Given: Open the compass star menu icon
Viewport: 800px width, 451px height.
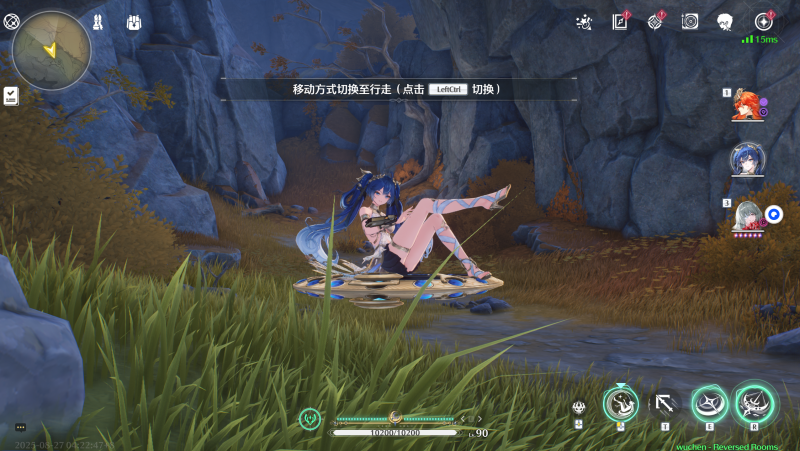Looking at the screenshot, I should tap(764, 21).
